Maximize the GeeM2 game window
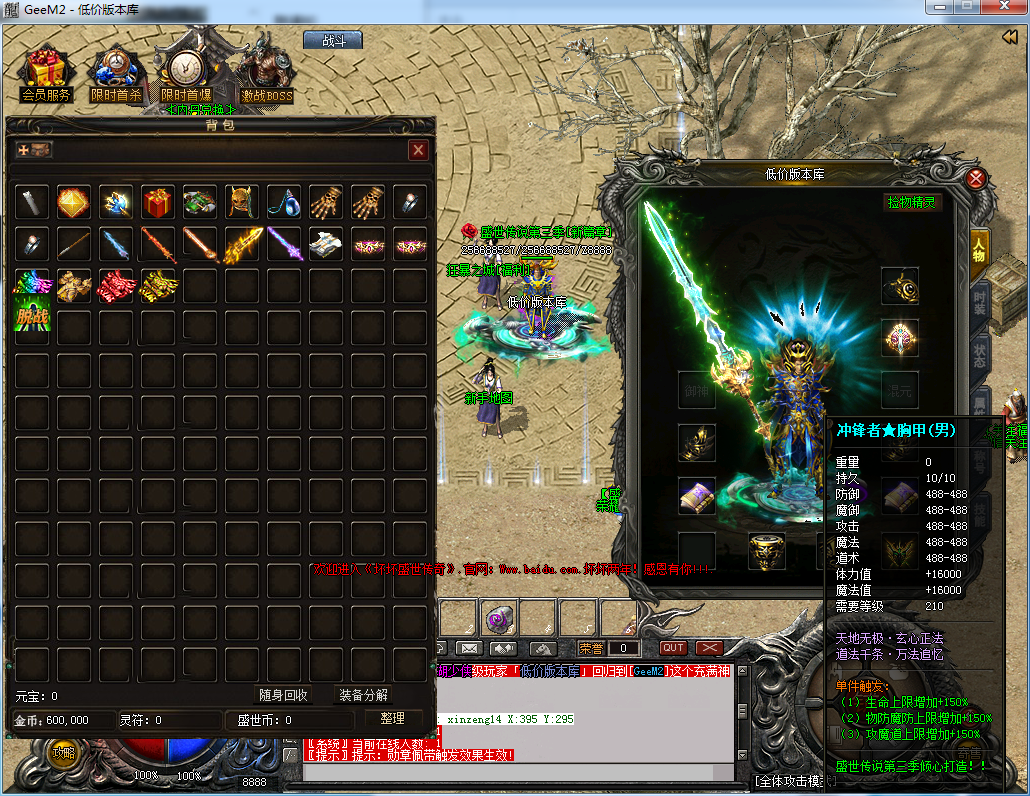This screenshot has height=796, width=1030. [967, 9]
